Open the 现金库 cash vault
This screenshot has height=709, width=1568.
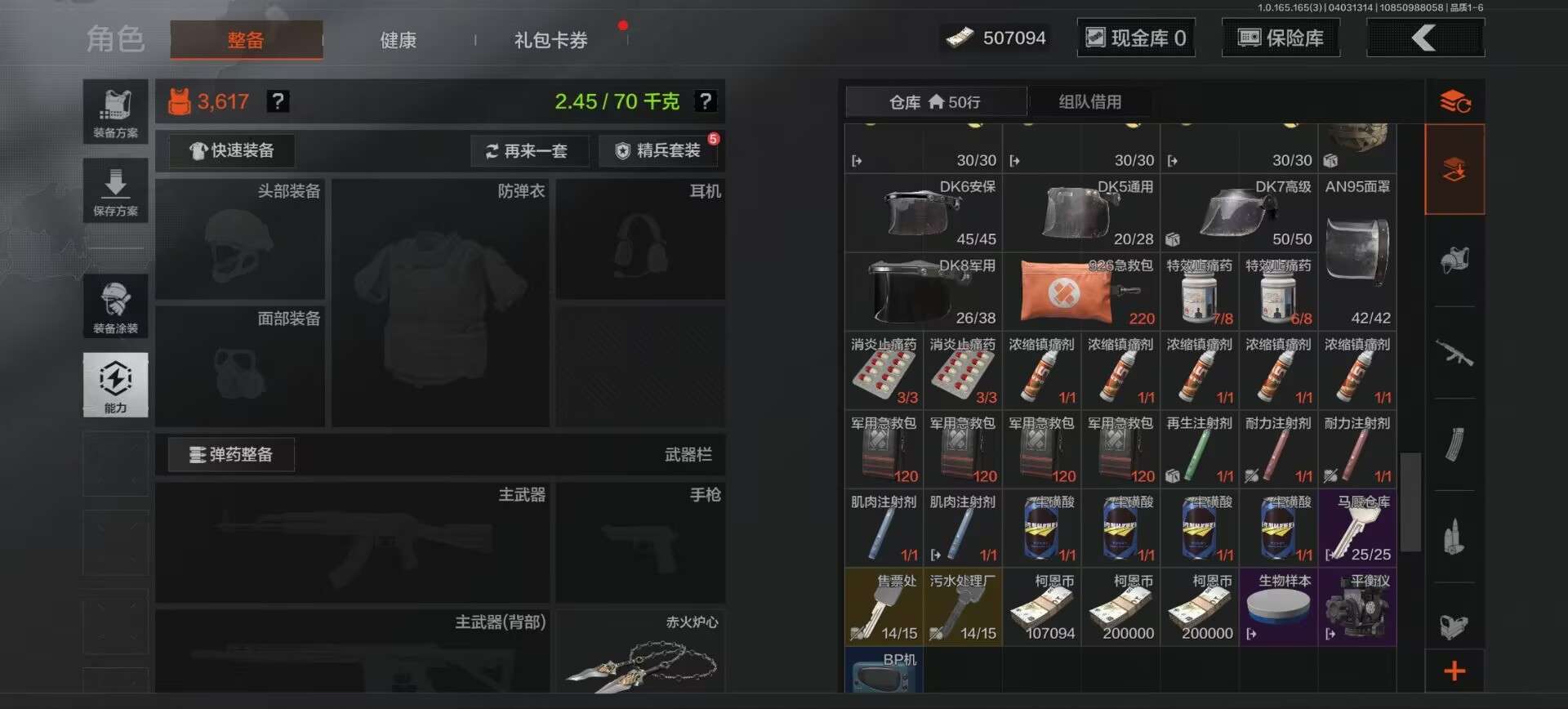(1136, 37)
